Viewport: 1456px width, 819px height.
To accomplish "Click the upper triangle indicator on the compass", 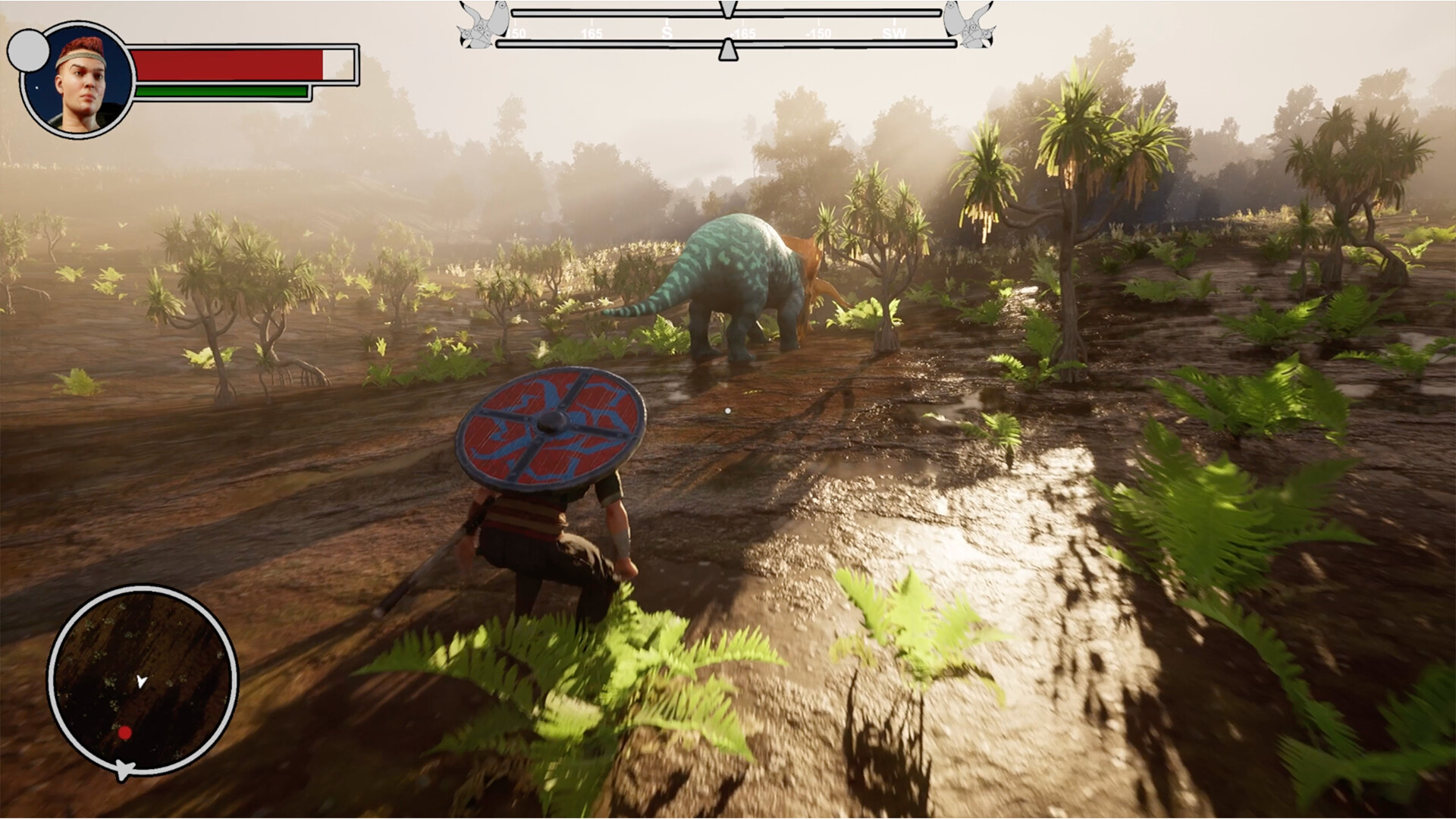I will [x=726, y=9].
